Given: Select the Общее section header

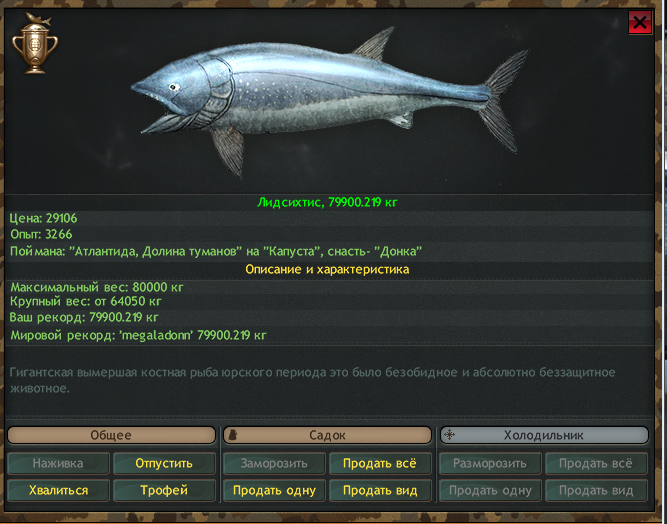Looking at the screenshot, I should [x=111, y=435].
